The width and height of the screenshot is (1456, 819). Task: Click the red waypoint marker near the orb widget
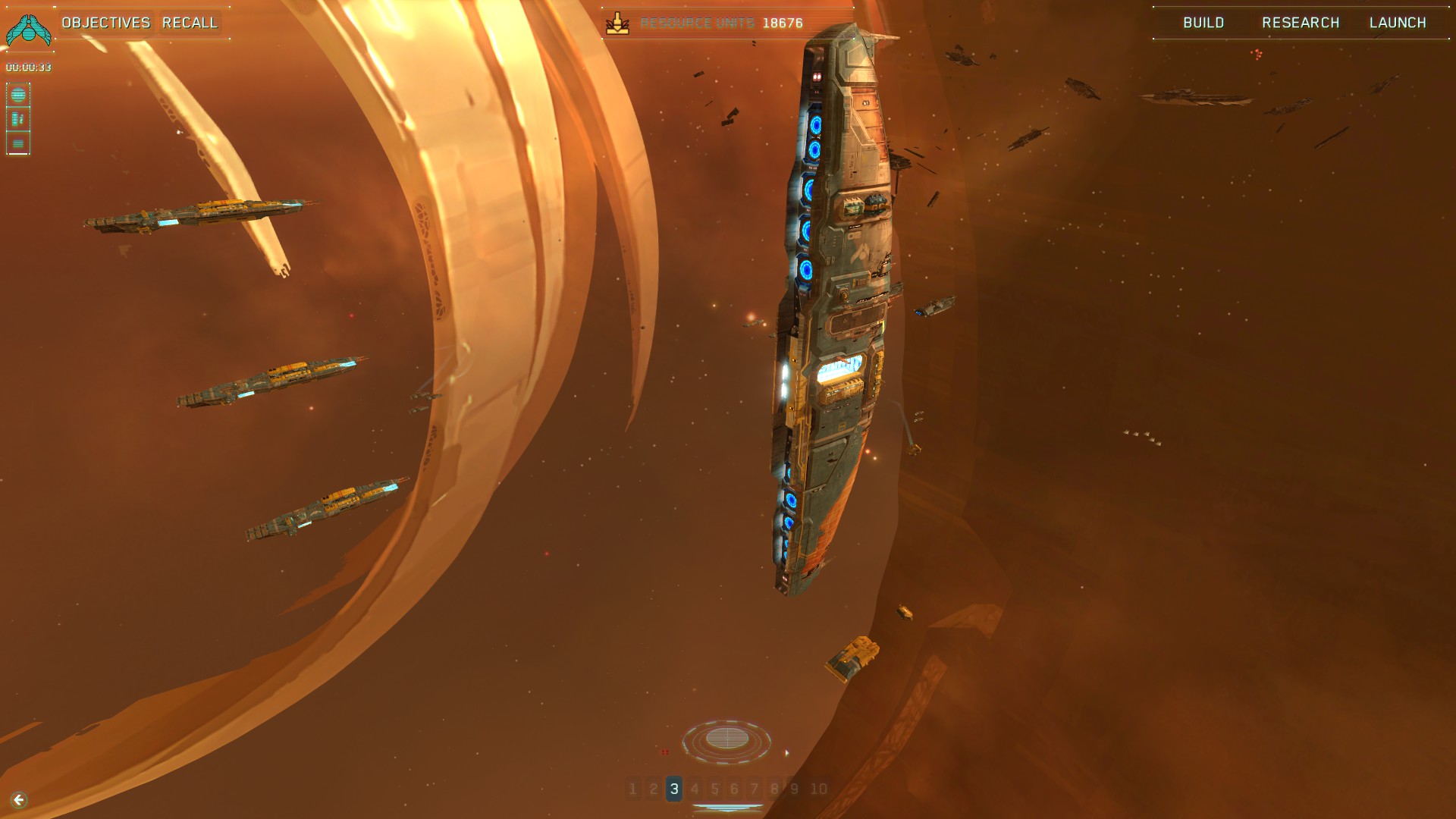click(x=666, y=752)
